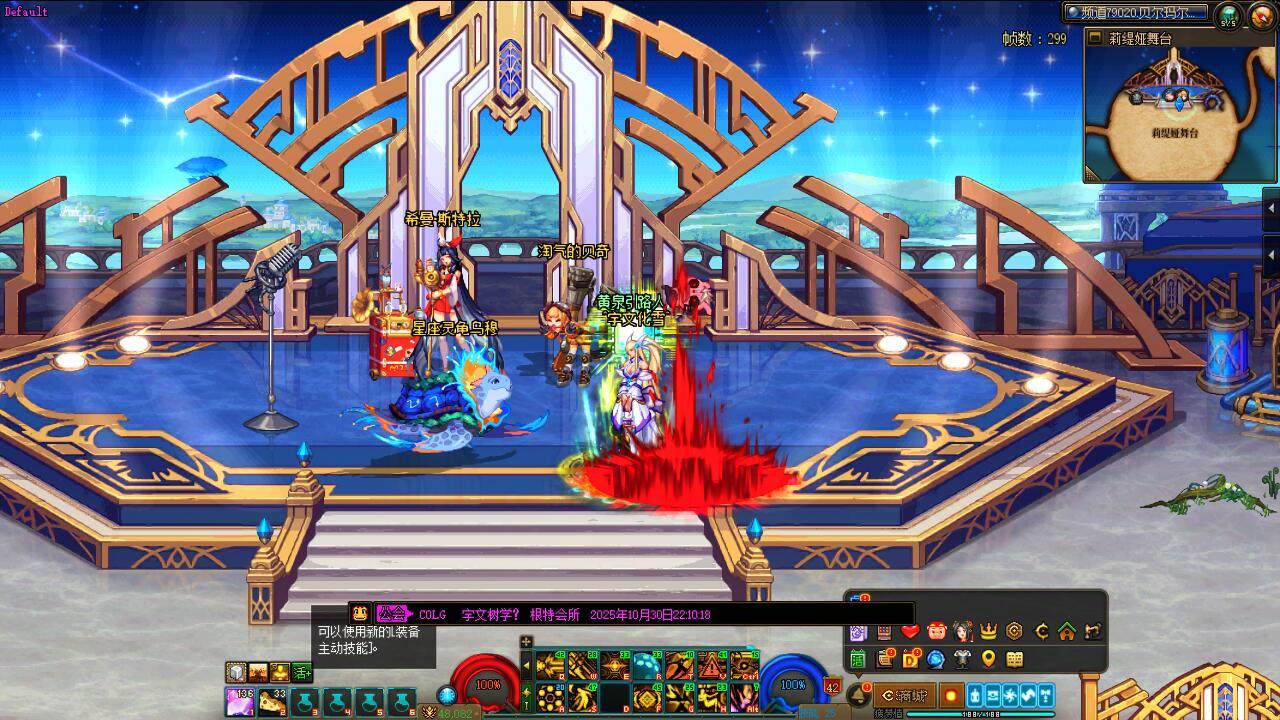
Task: Click the female character portrait icon
Action: tap(962, 631)
